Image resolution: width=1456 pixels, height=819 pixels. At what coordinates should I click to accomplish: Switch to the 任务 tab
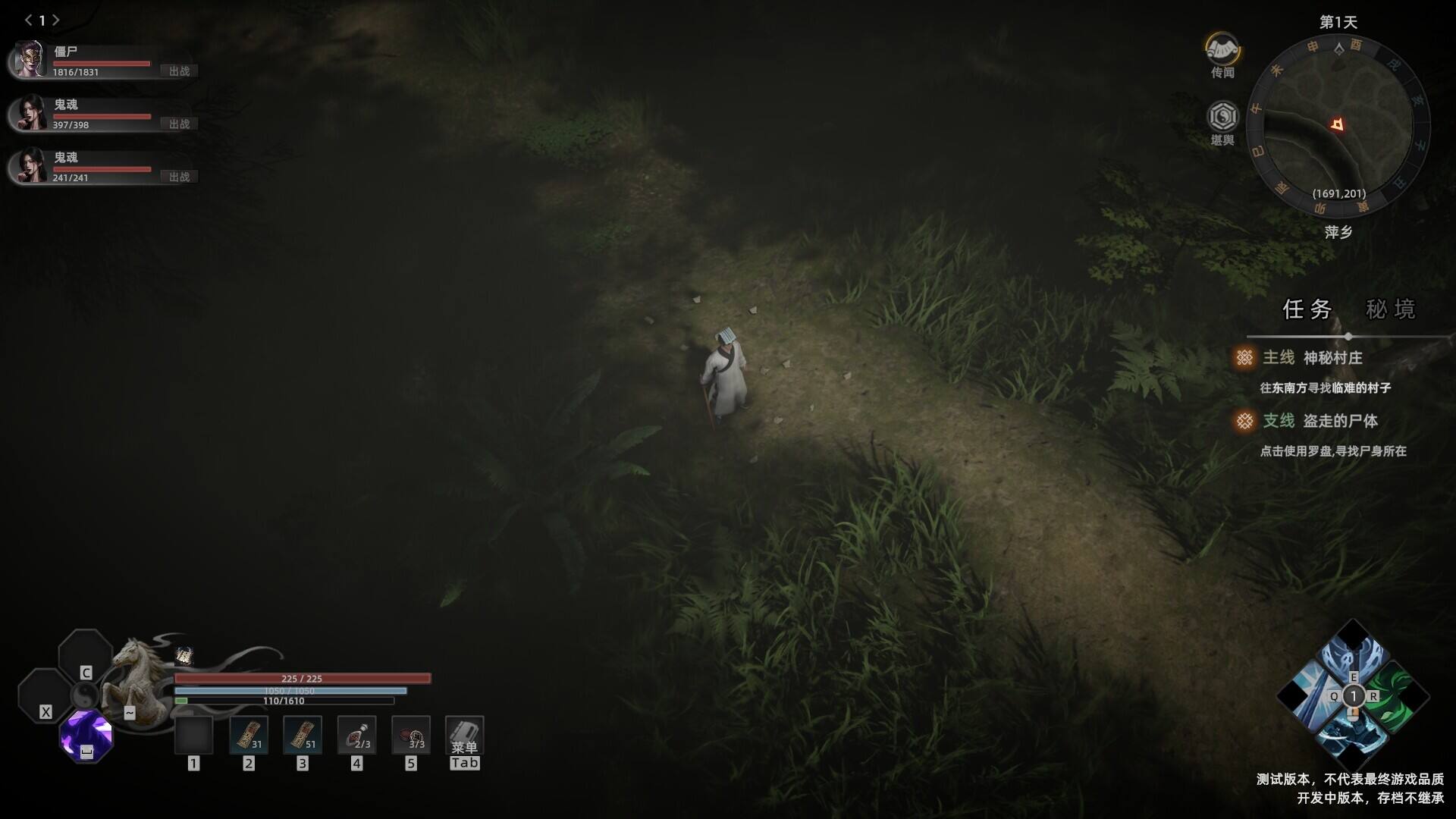coord(1307,309)
